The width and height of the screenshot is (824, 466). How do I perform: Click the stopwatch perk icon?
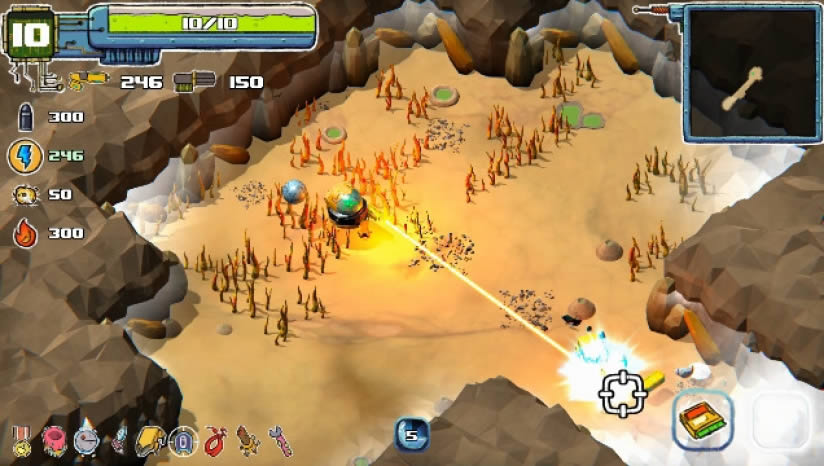[87, 439]
